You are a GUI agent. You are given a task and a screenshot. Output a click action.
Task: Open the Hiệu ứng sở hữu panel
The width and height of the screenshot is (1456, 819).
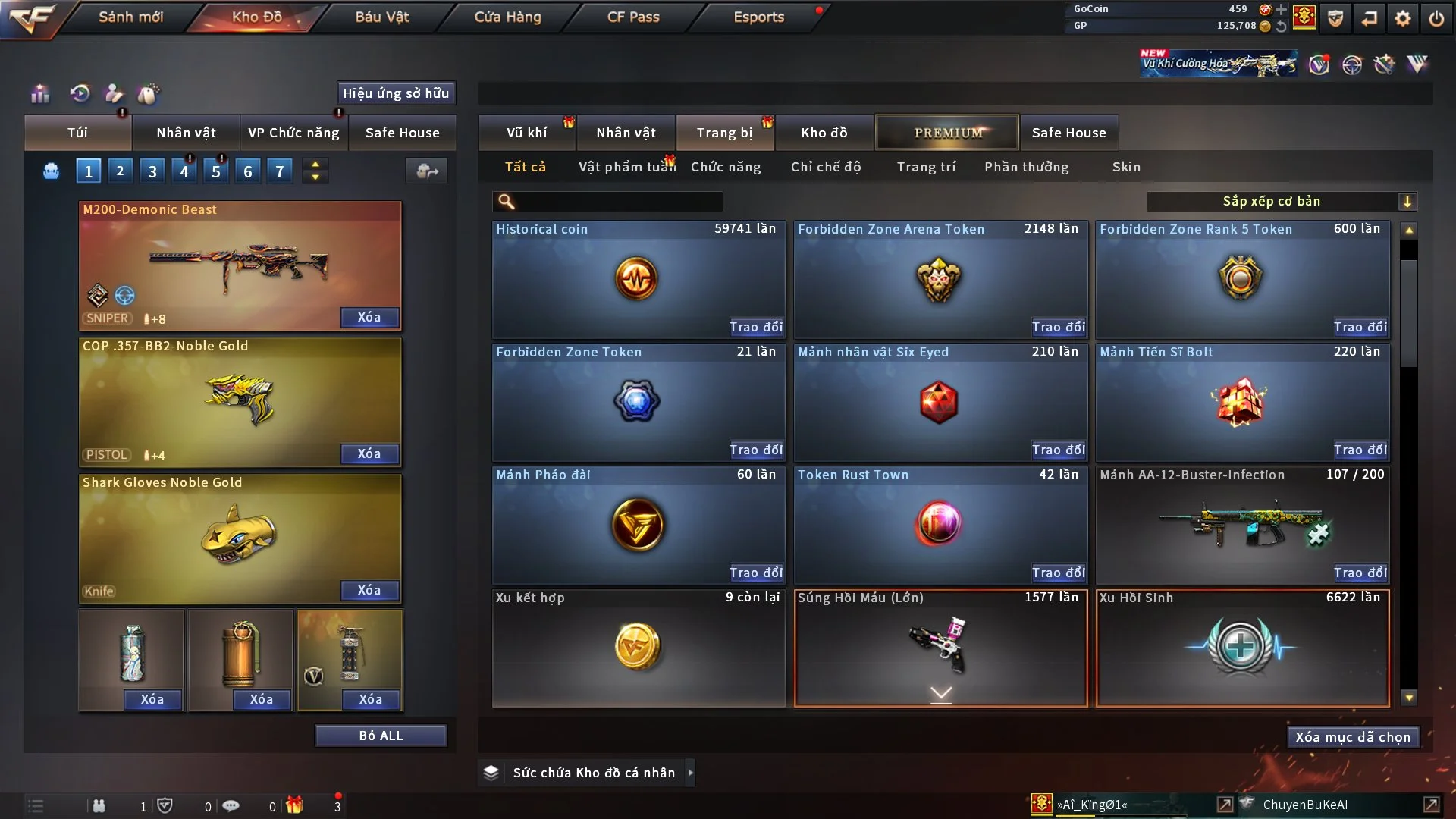396,93
